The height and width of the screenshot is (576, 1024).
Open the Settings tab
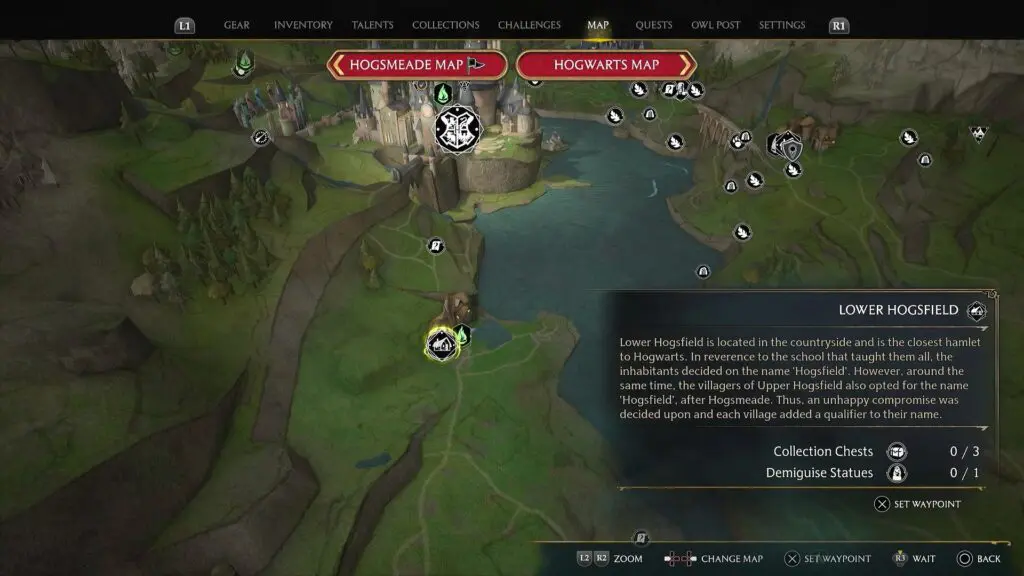781,25
